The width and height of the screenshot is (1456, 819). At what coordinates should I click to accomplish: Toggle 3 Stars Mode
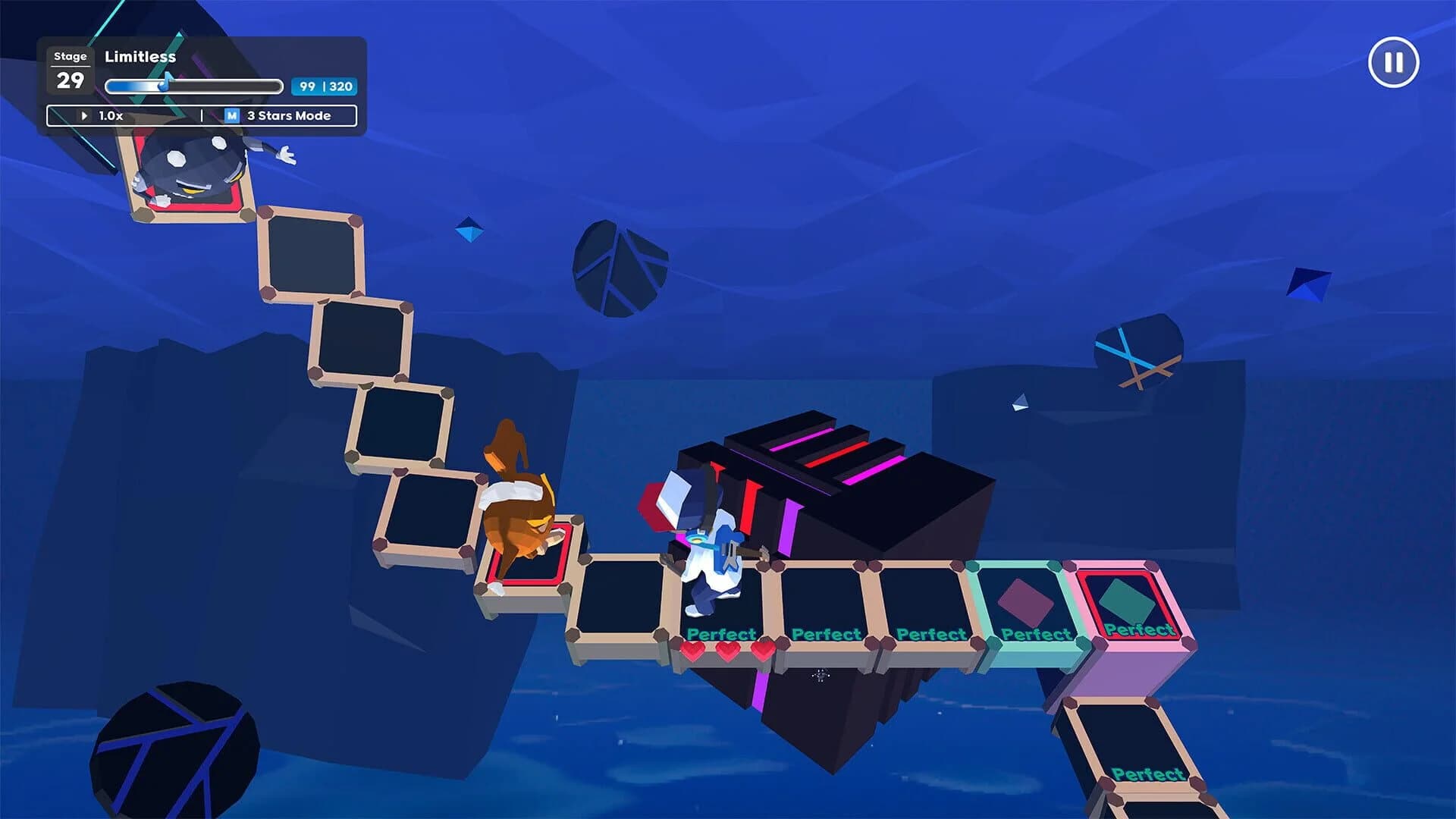(286, 115)
